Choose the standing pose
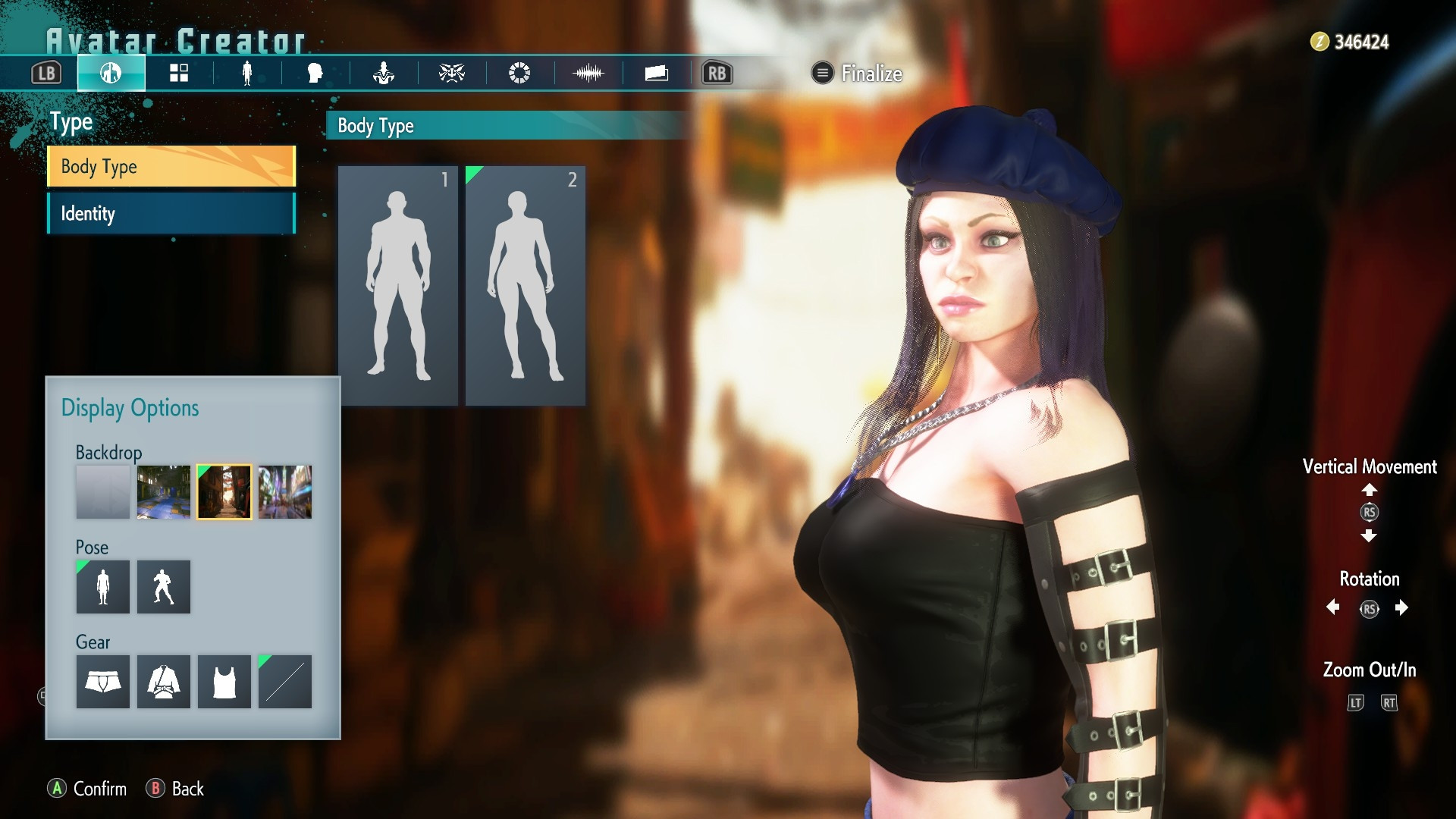Image resolution: width=1456 pixels, height=819 pixels. coord(102,587)
